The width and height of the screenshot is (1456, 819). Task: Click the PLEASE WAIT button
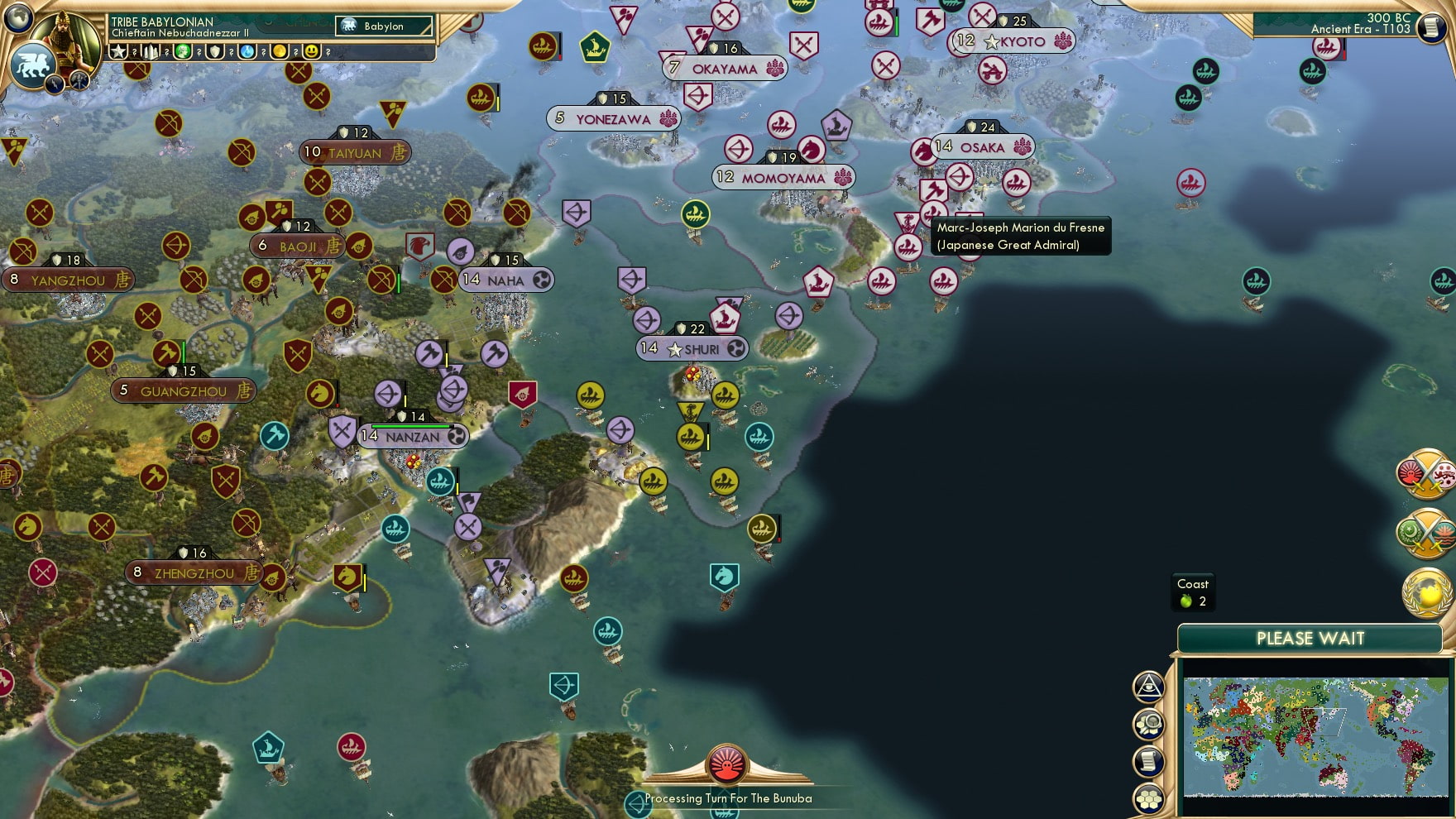[1310, 639]
